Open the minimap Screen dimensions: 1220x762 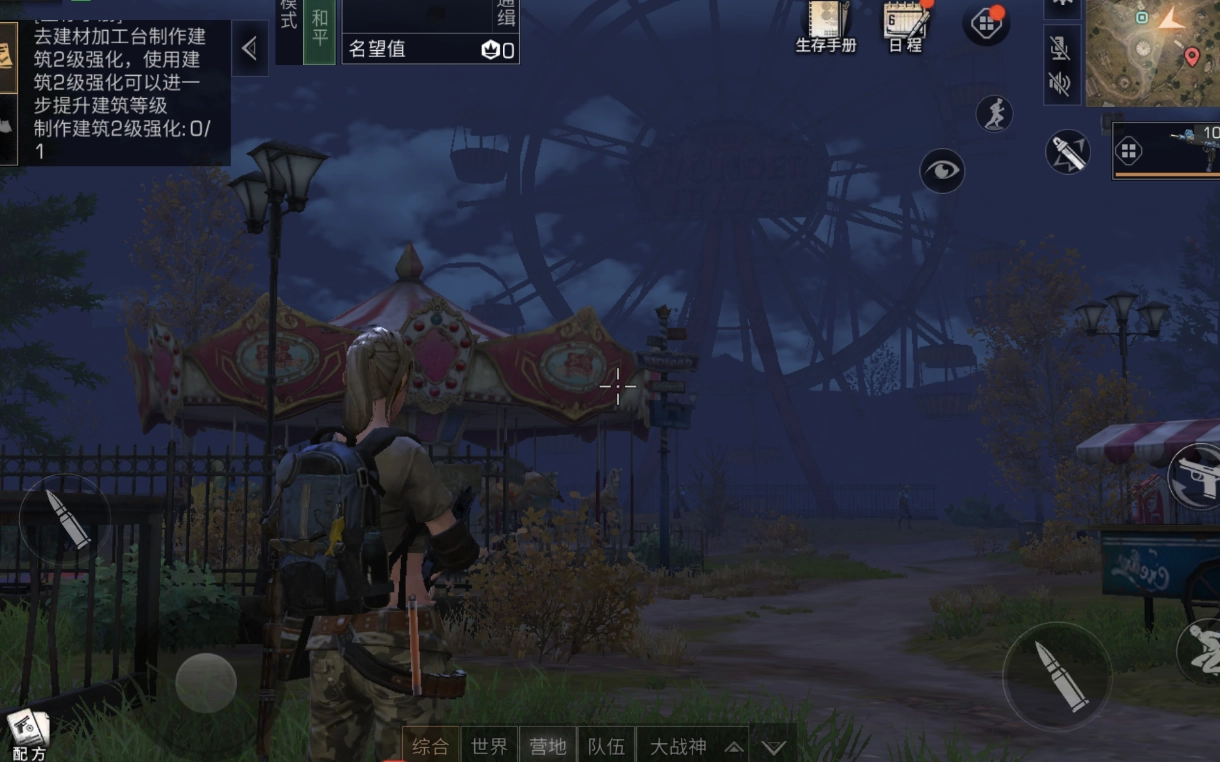click(1152, 52)
